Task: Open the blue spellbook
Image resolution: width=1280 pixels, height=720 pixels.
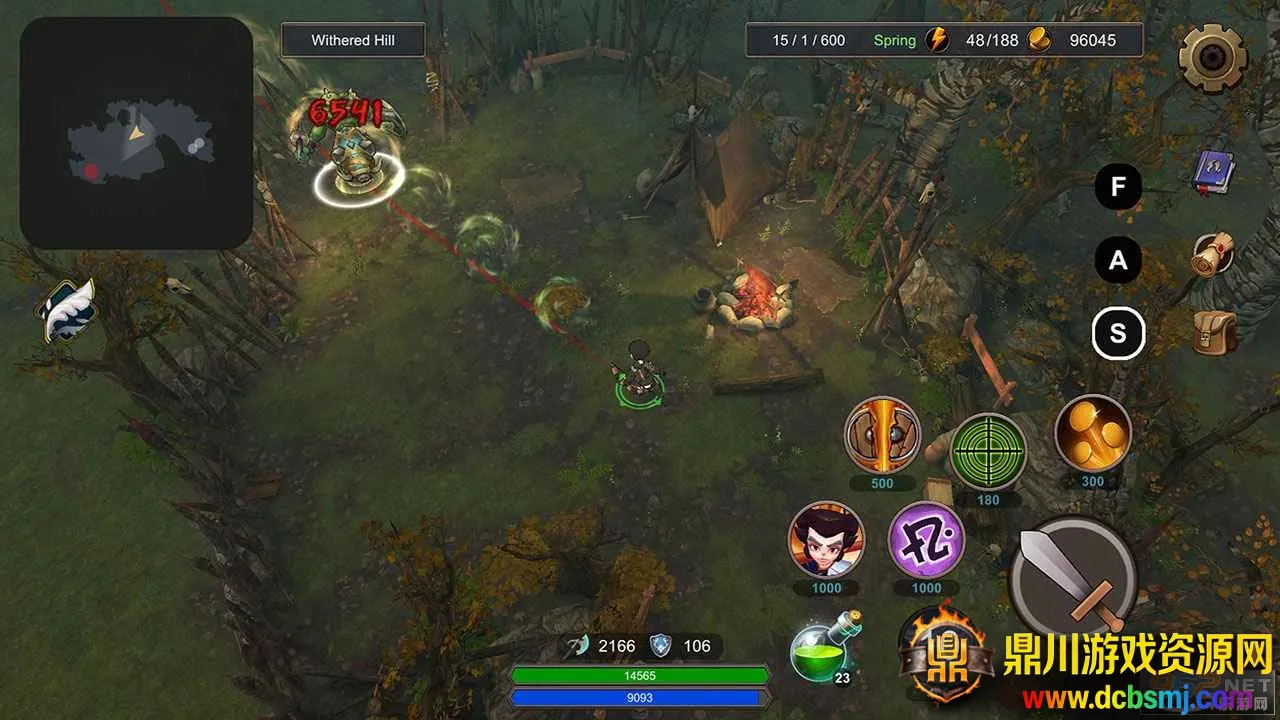Action: pyautogui.click(x=1215, y=173)
